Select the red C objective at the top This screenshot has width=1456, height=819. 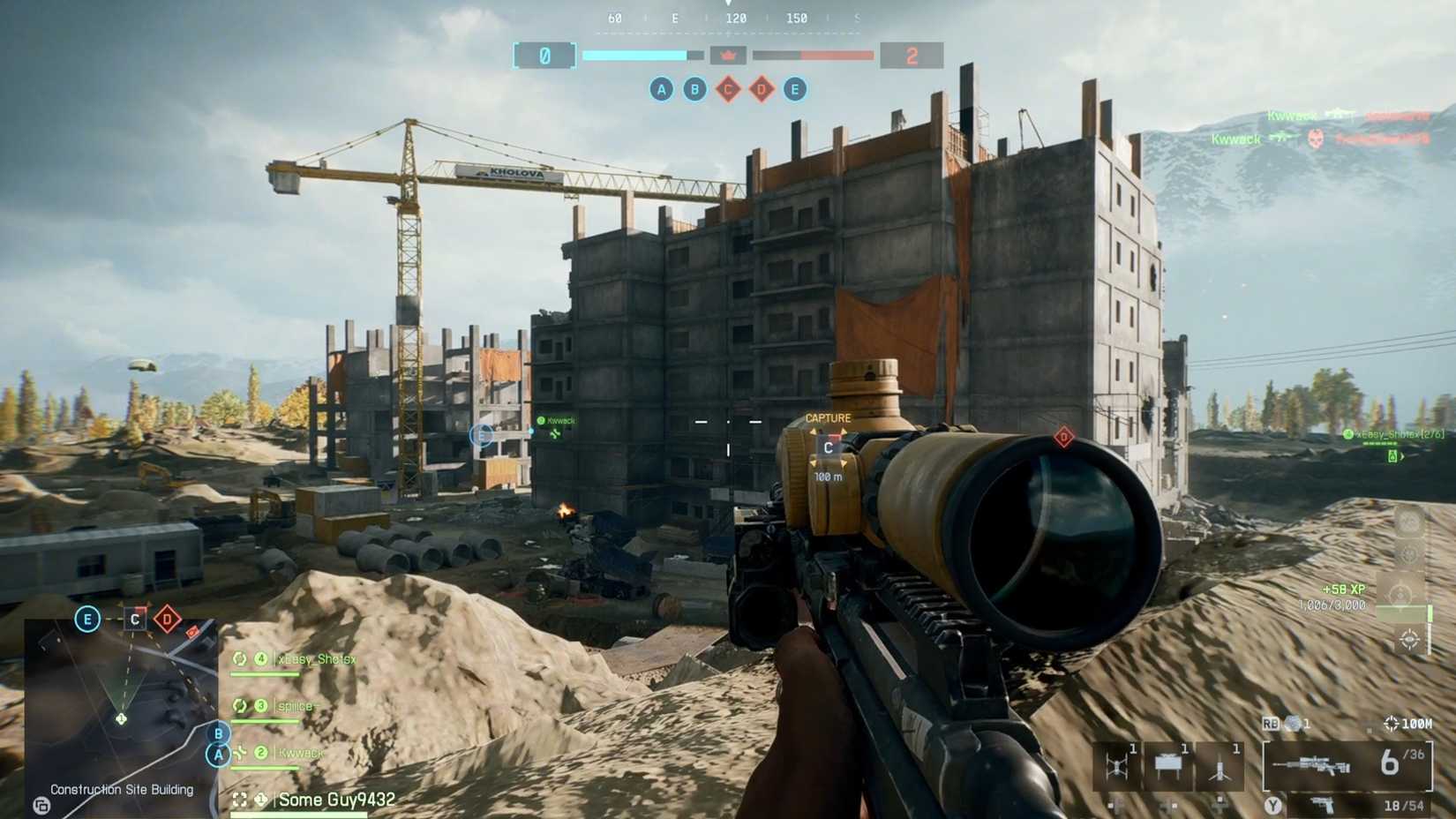(x=728, y=88)
